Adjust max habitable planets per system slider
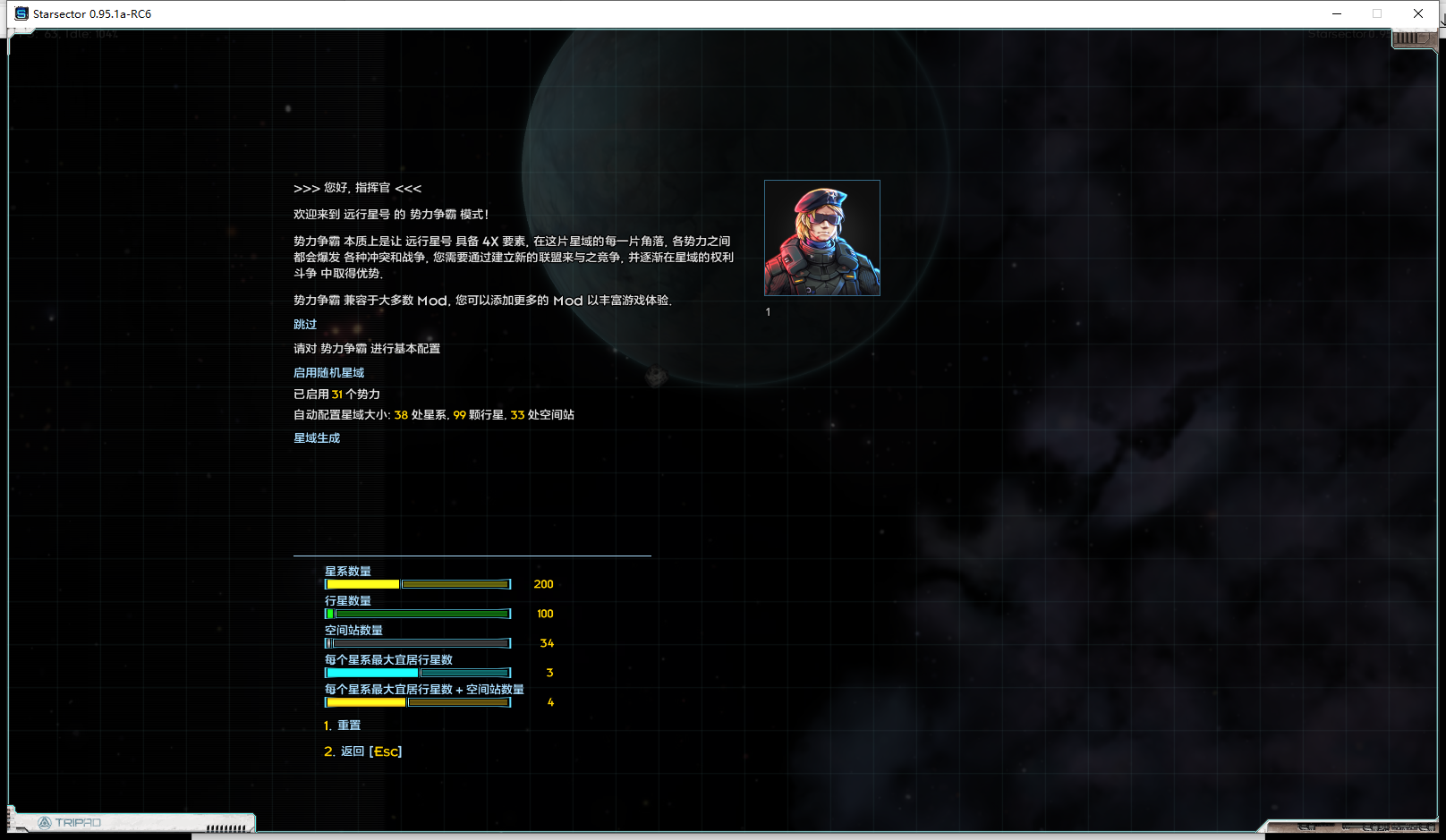 tap(416, 672)
